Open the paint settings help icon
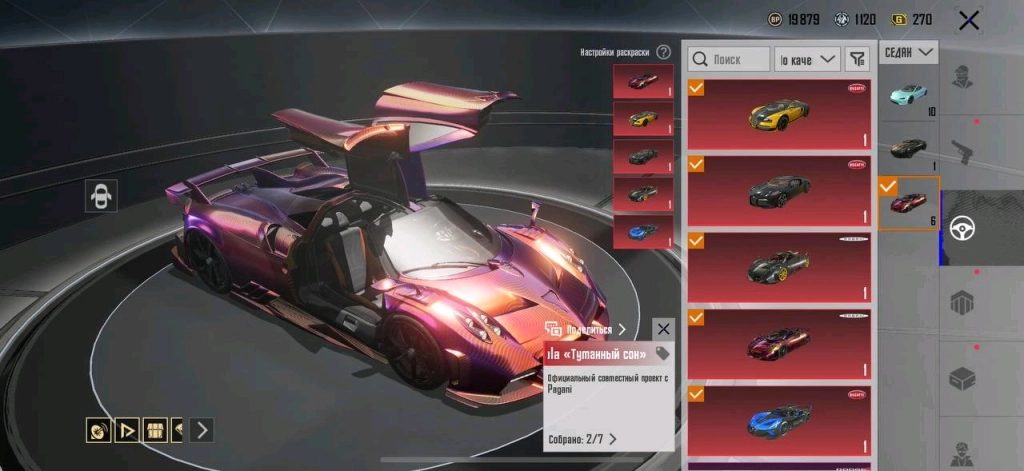 click(663, 52)
